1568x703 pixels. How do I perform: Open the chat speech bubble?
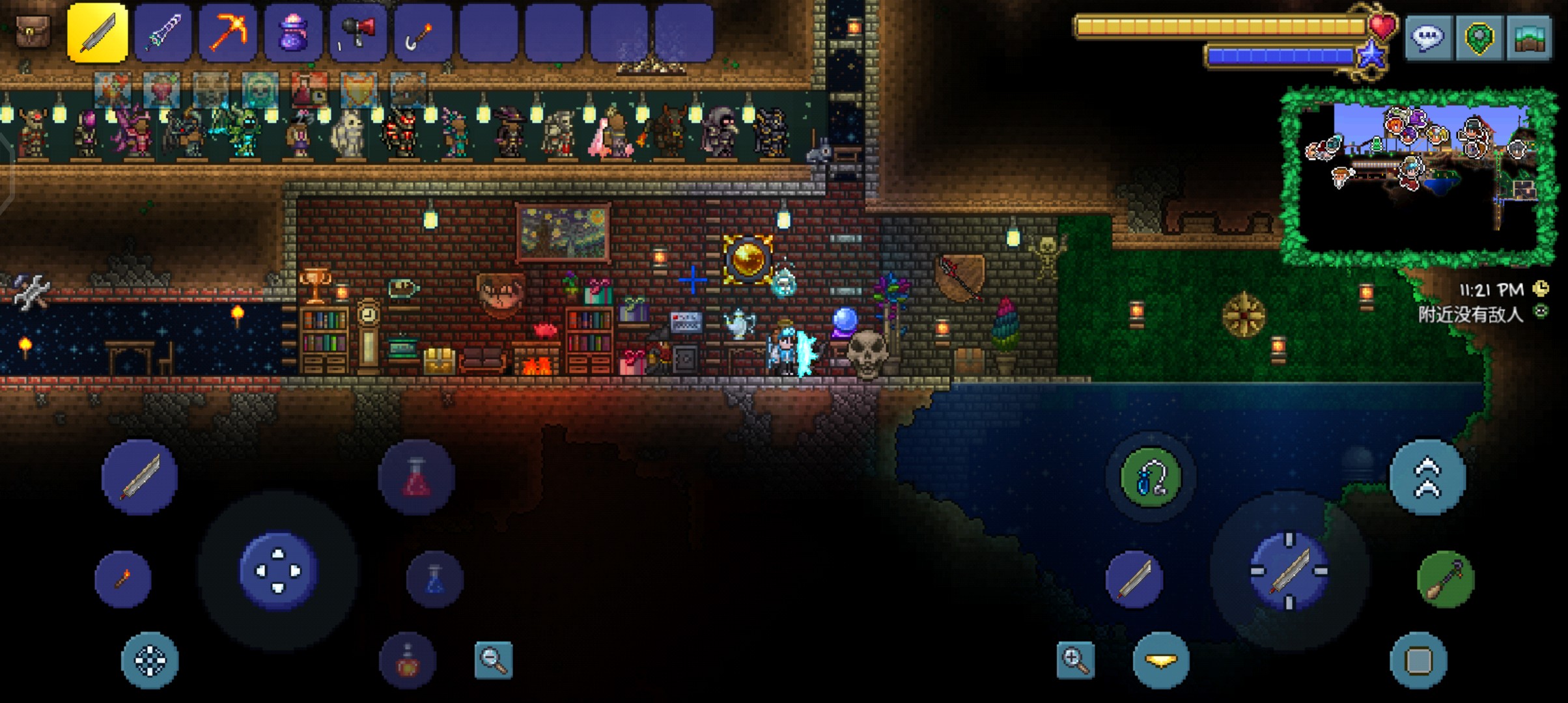[1426, 38]
